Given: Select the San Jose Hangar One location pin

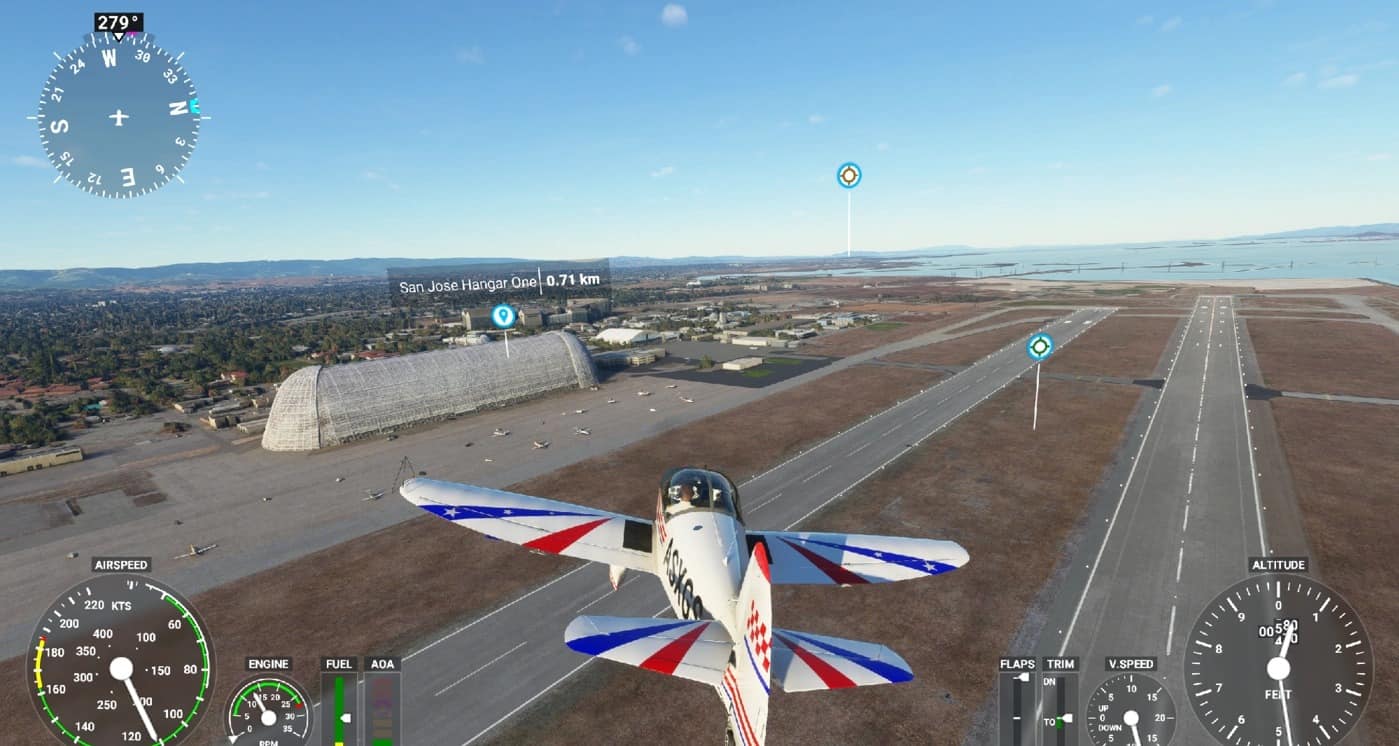Looking at the screenshot, I should pos(503,316).
